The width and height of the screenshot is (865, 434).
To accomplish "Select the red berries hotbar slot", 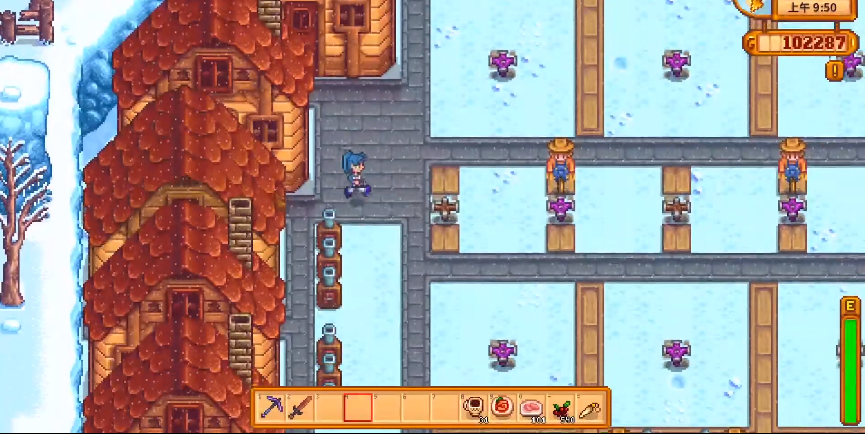I will pyautogui.click(x=560, y=407).
